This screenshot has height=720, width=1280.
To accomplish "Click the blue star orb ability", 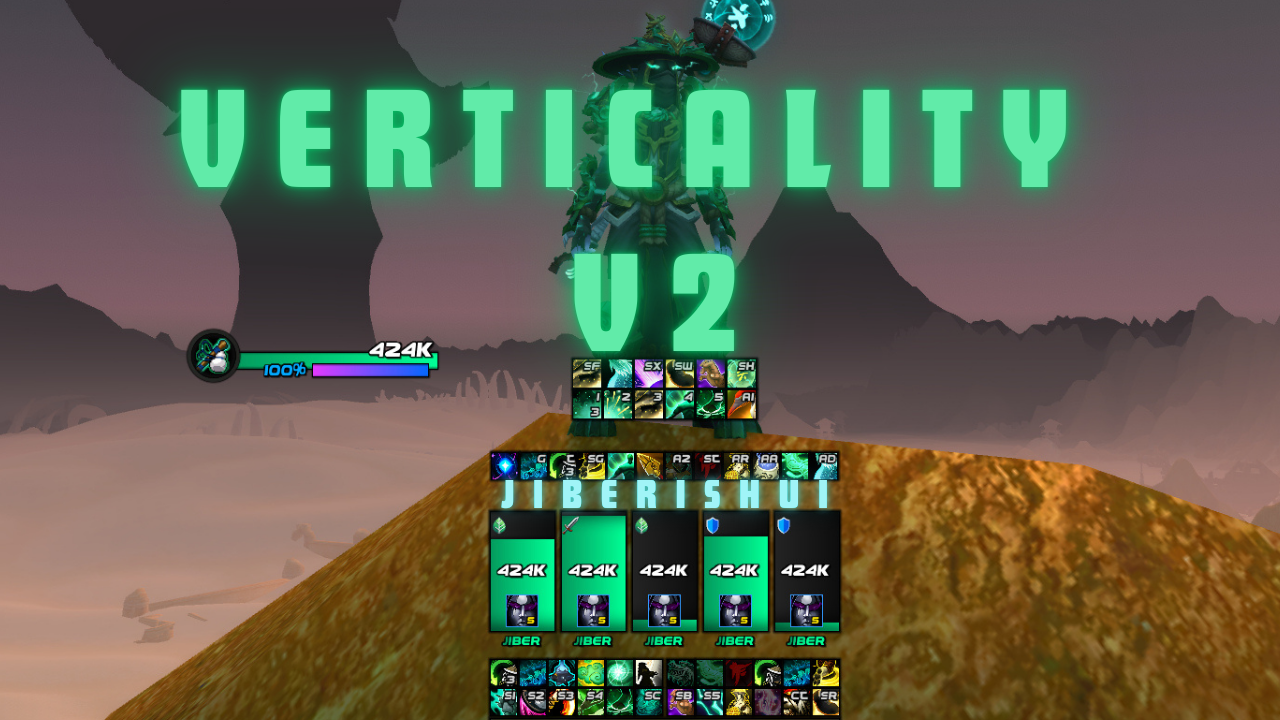I will pyautogui.click(x=503, y=466).
